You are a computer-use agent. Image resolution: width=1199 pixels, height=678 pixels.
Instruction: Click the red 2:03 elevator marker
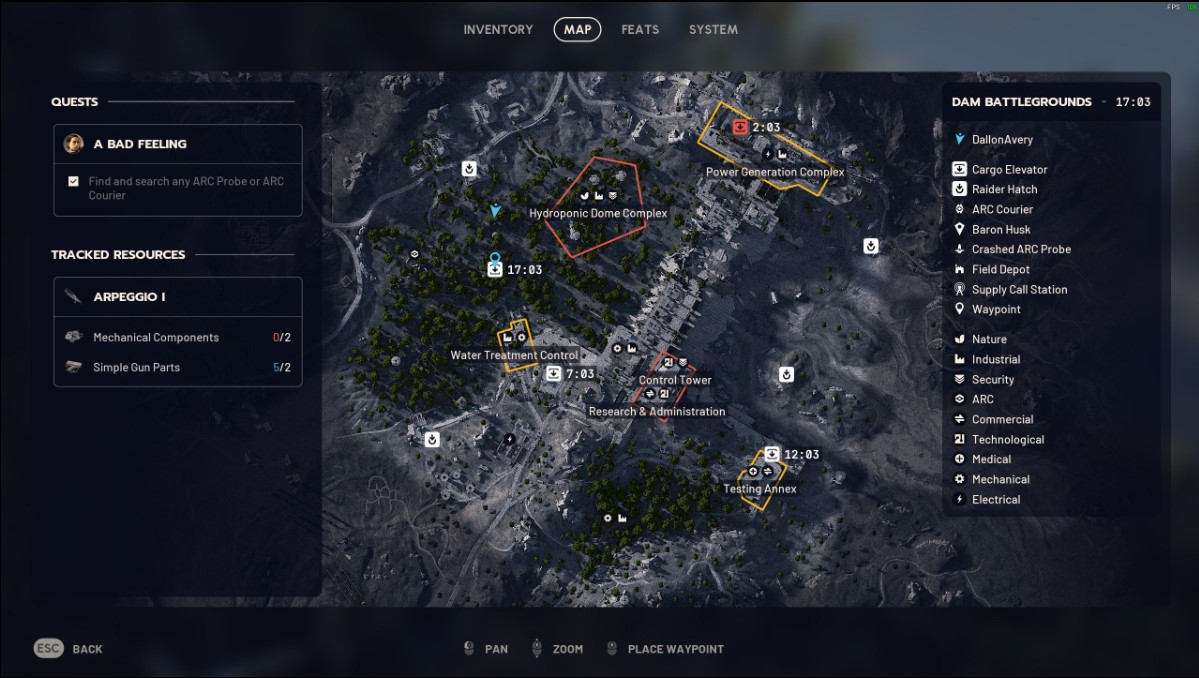(x=740, y=127)
